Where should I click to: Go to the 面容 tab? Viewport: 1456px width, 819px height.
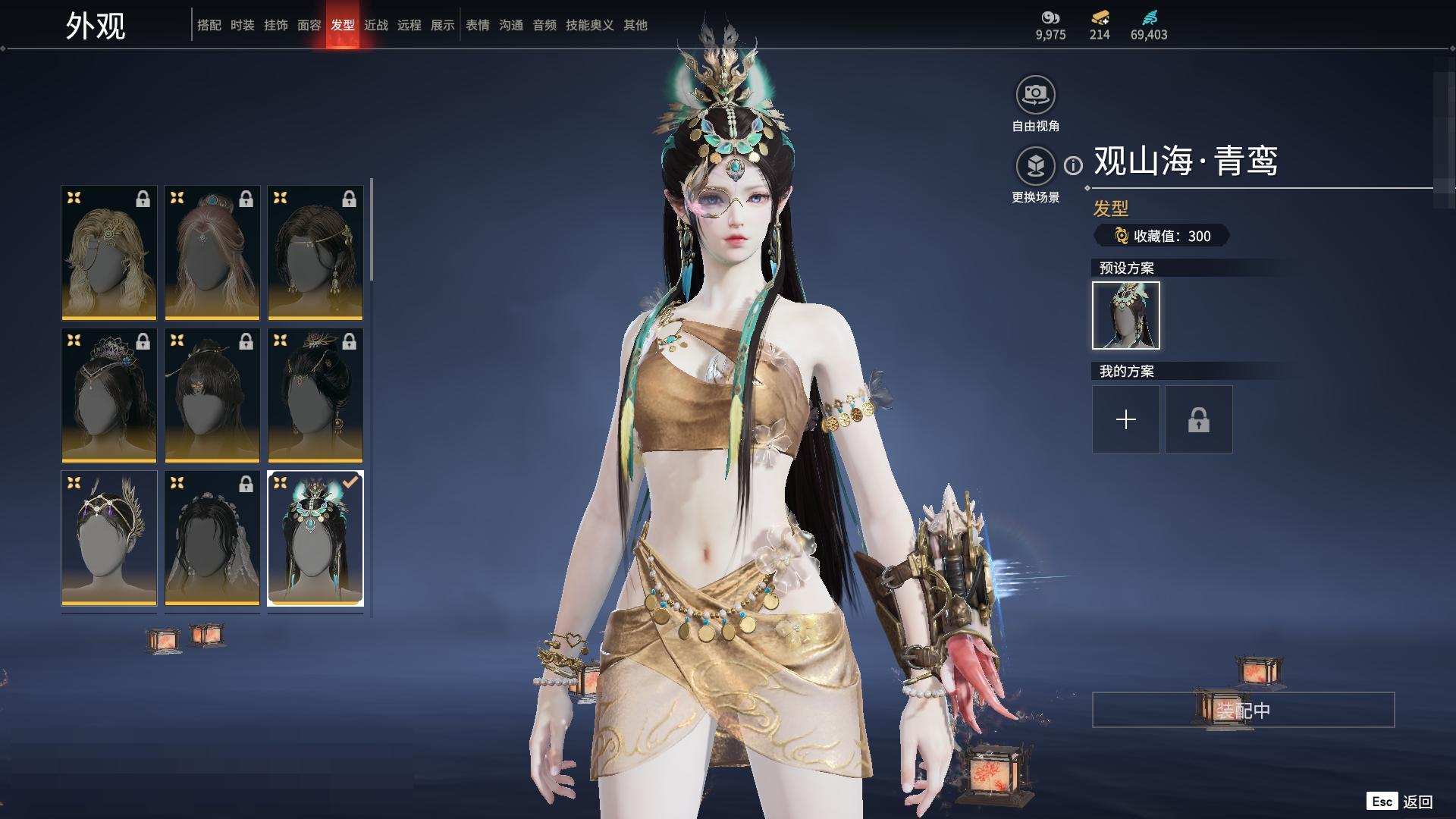click(x=309, y=25)
